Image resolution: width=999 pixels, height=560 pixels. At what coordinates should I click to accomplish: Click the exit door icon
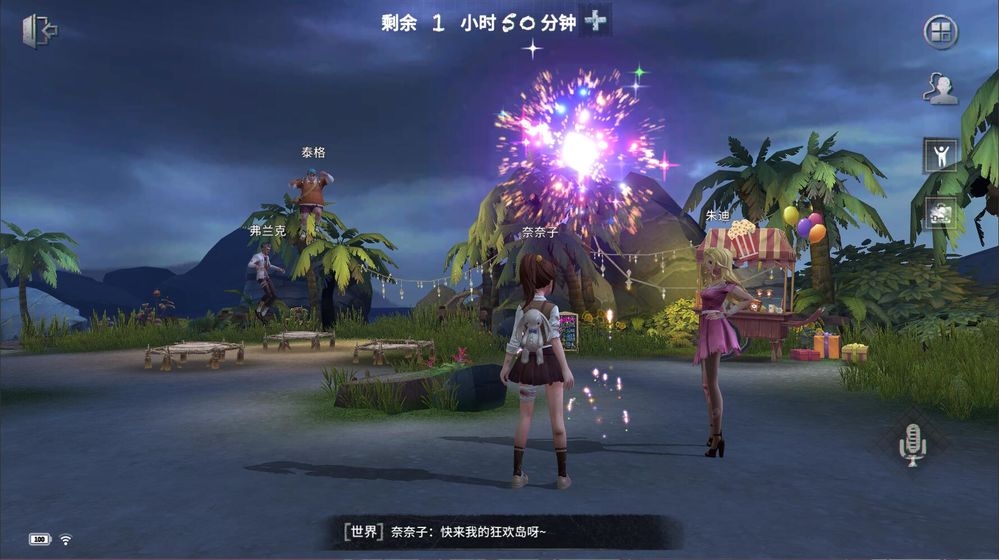(x=39, y=31)
